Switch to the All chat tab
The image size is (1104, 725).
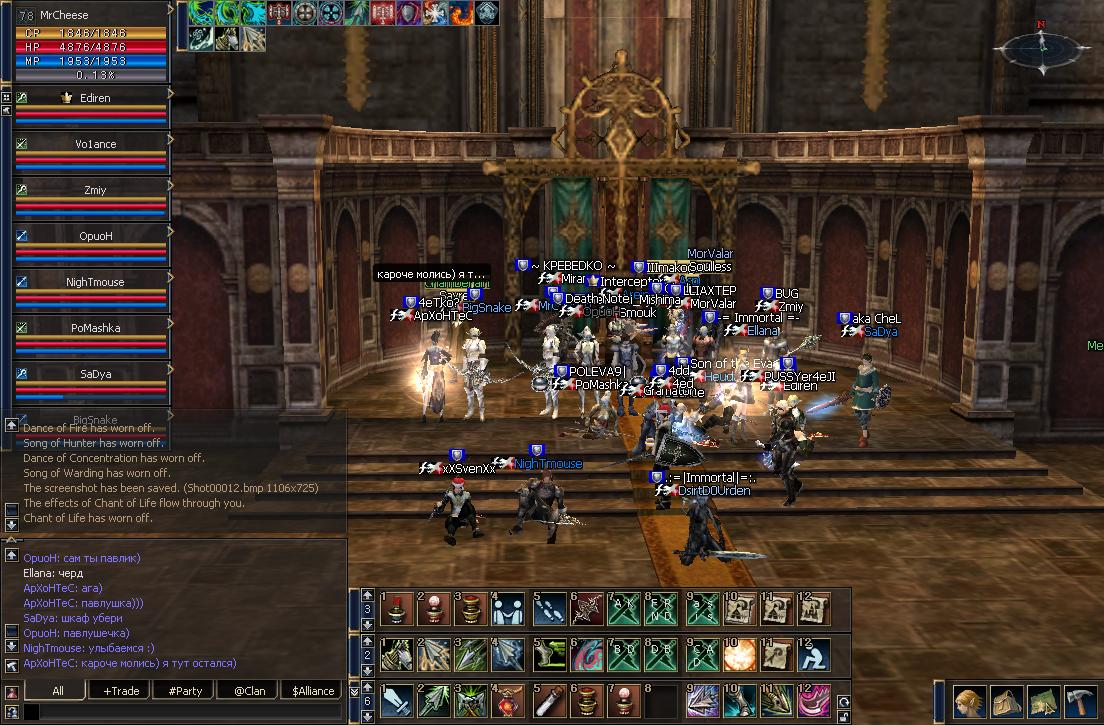click(58, 690)
